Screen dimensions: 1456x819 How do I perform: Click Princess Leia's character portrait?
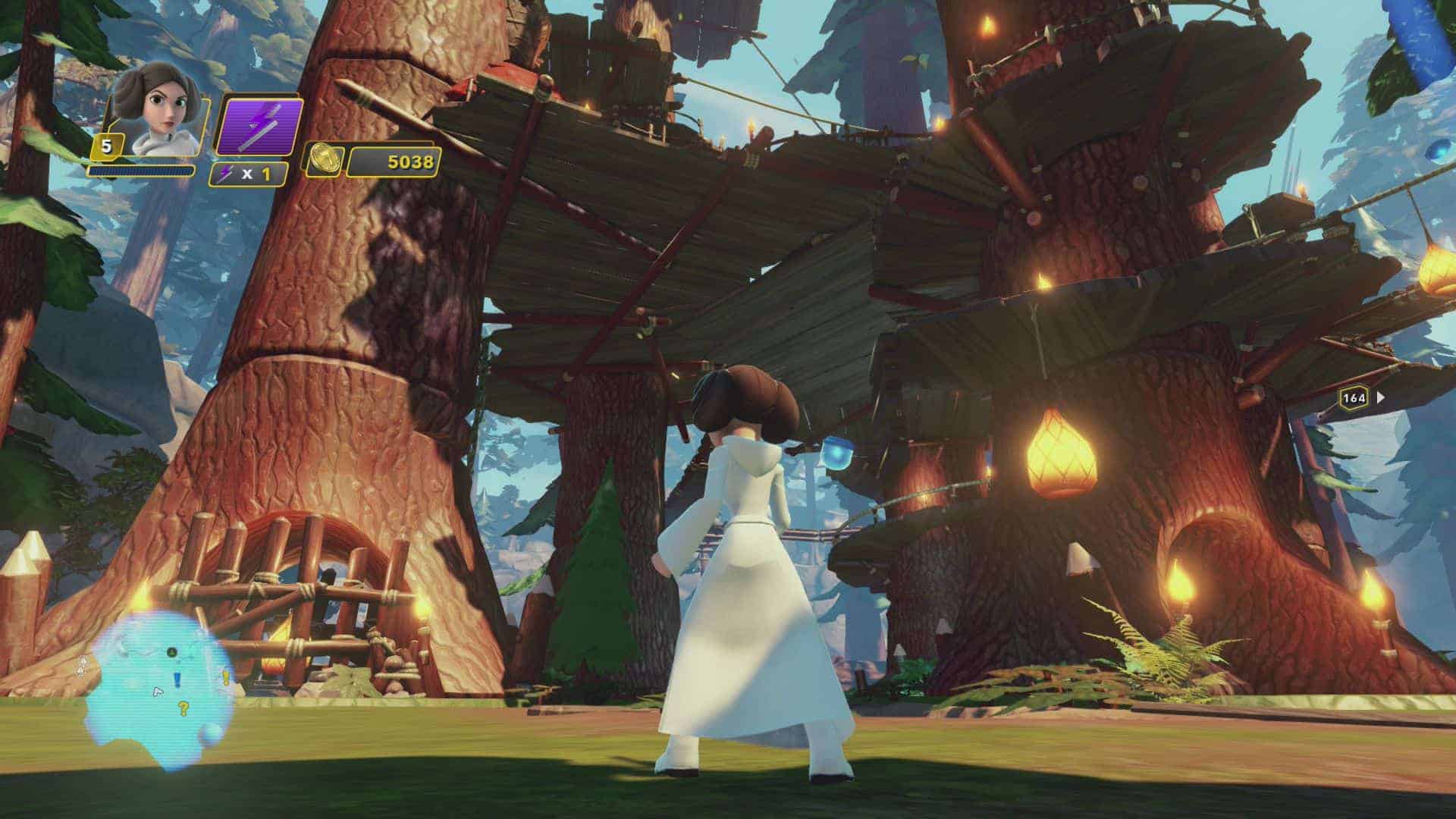(x=158, y=111)
